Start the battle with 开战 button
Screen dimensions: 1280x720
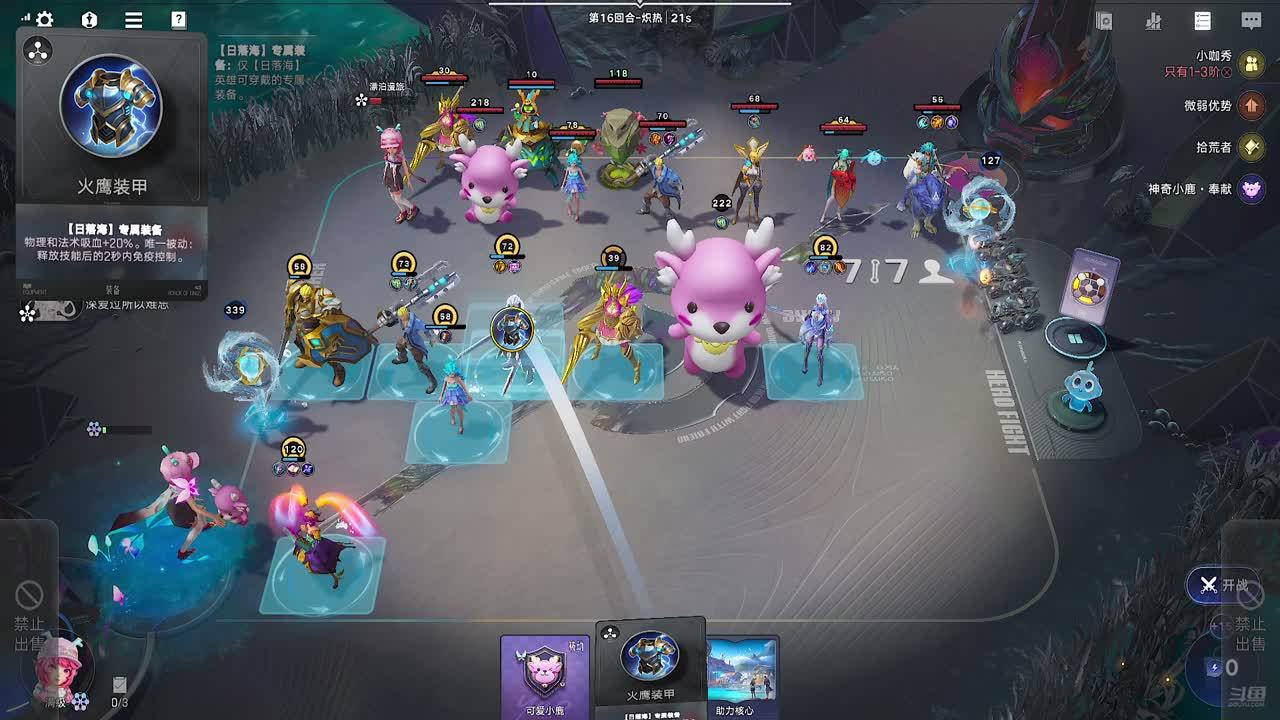(1222, 585)
